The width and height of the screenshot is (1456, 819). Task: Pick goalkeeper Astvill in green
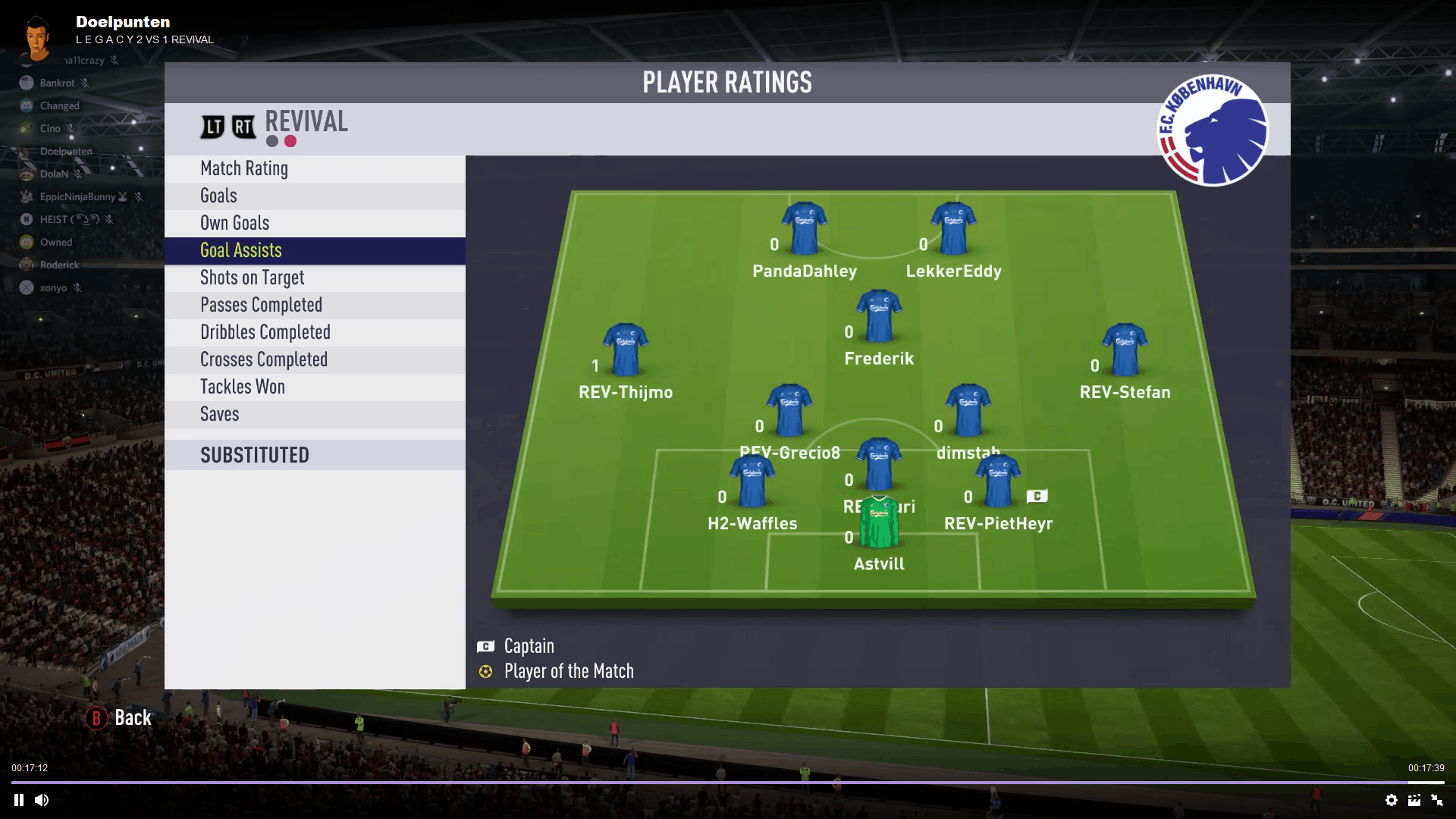(879, 522)
